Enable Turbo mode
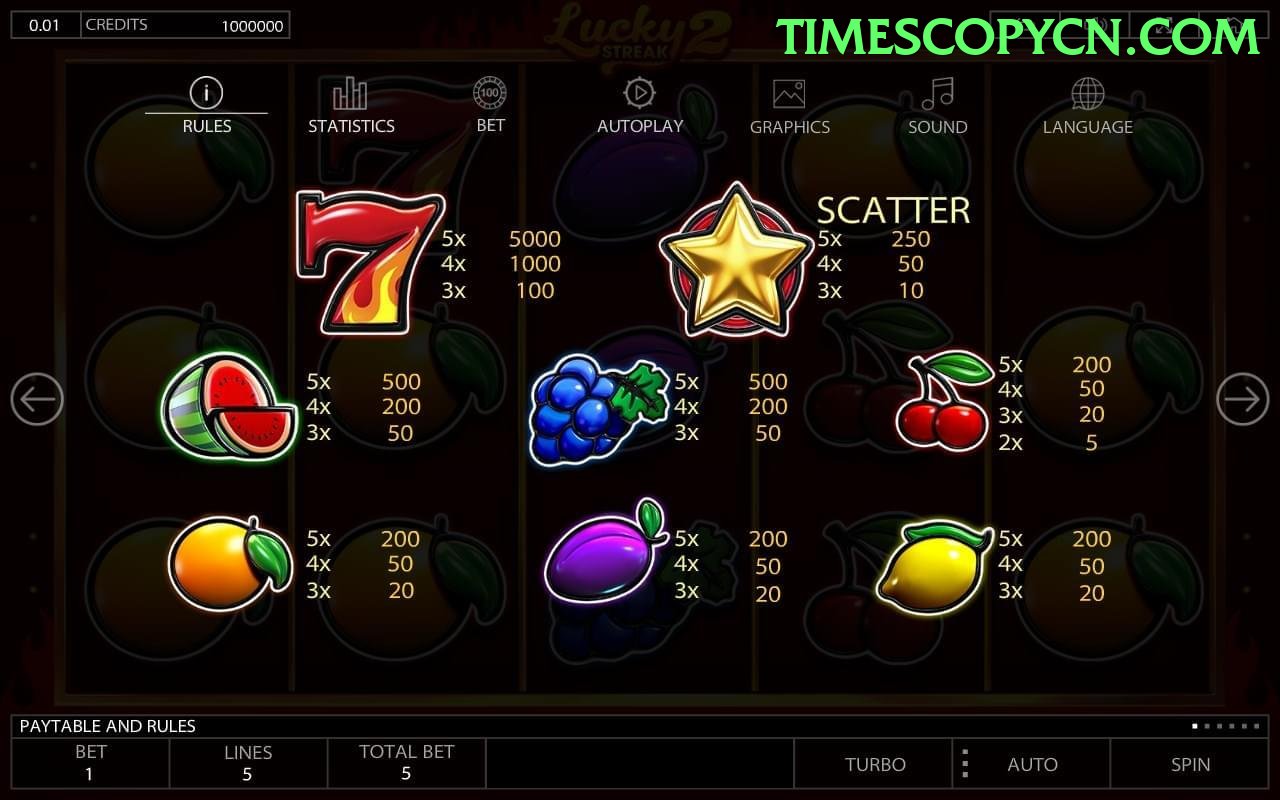 click(x=875, y=764)
